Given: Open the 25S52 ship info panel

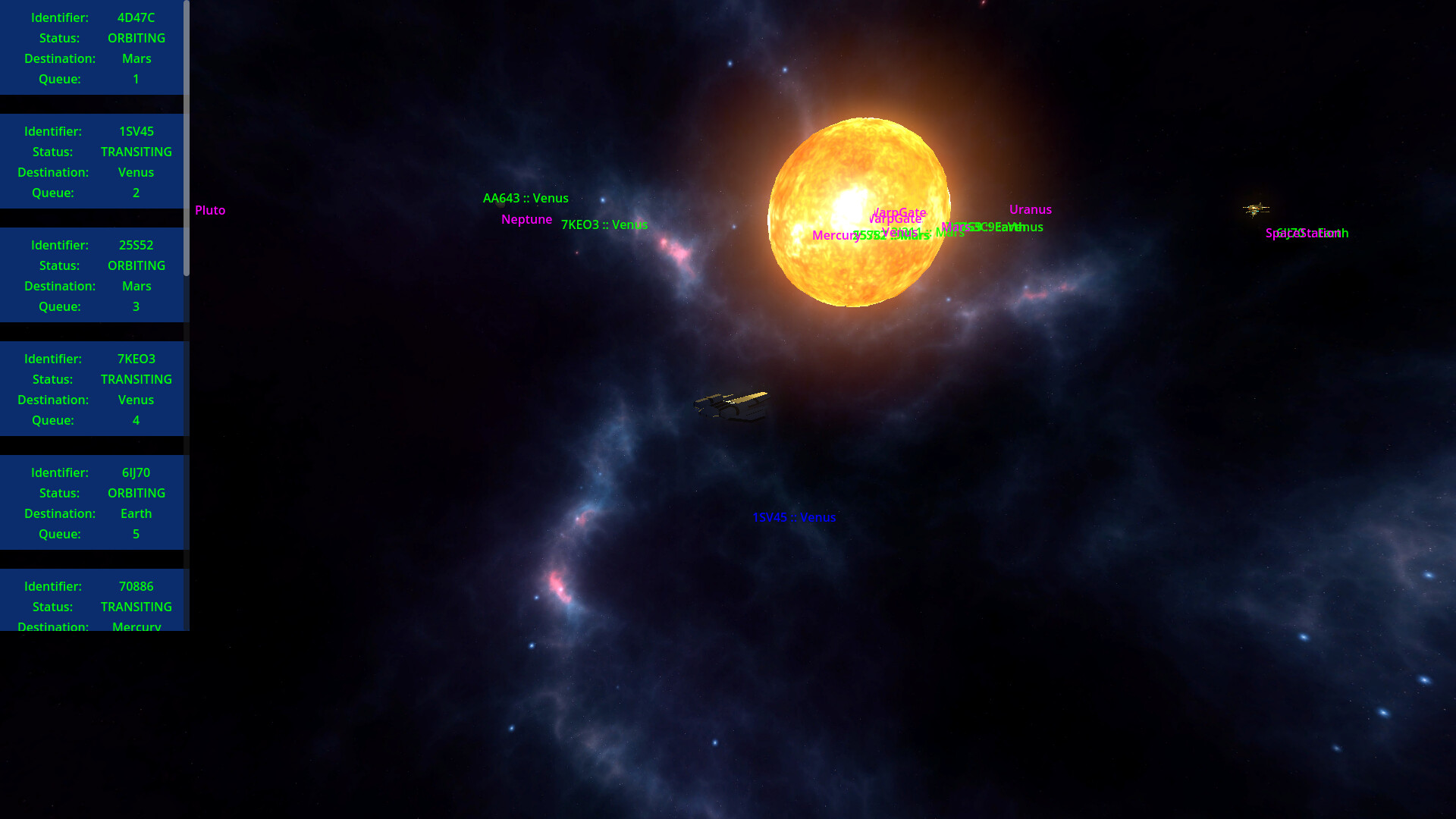Looking at the screenshot, I should pos(91,275).
